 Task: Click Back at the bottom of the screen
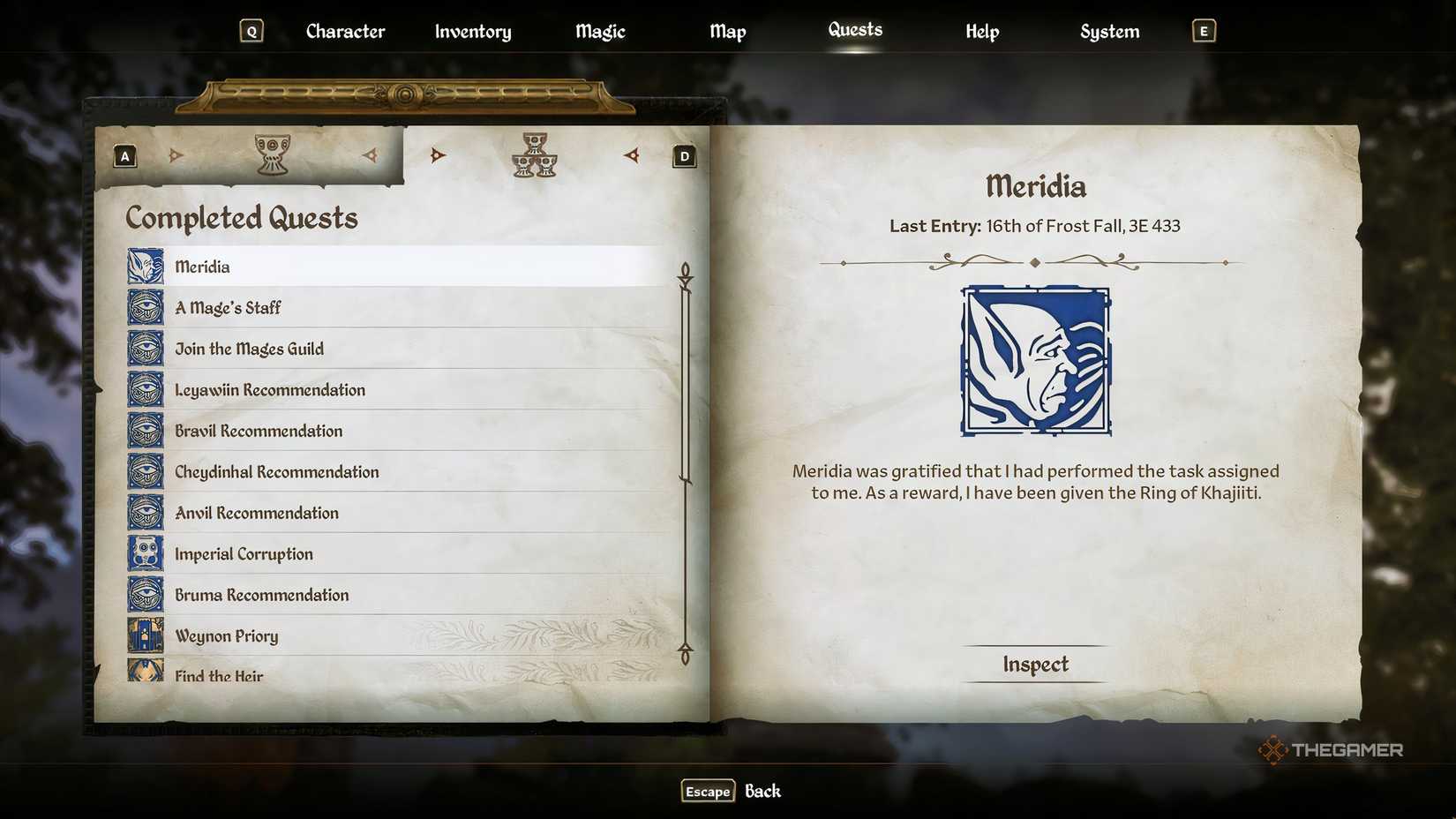coord(762,791)
